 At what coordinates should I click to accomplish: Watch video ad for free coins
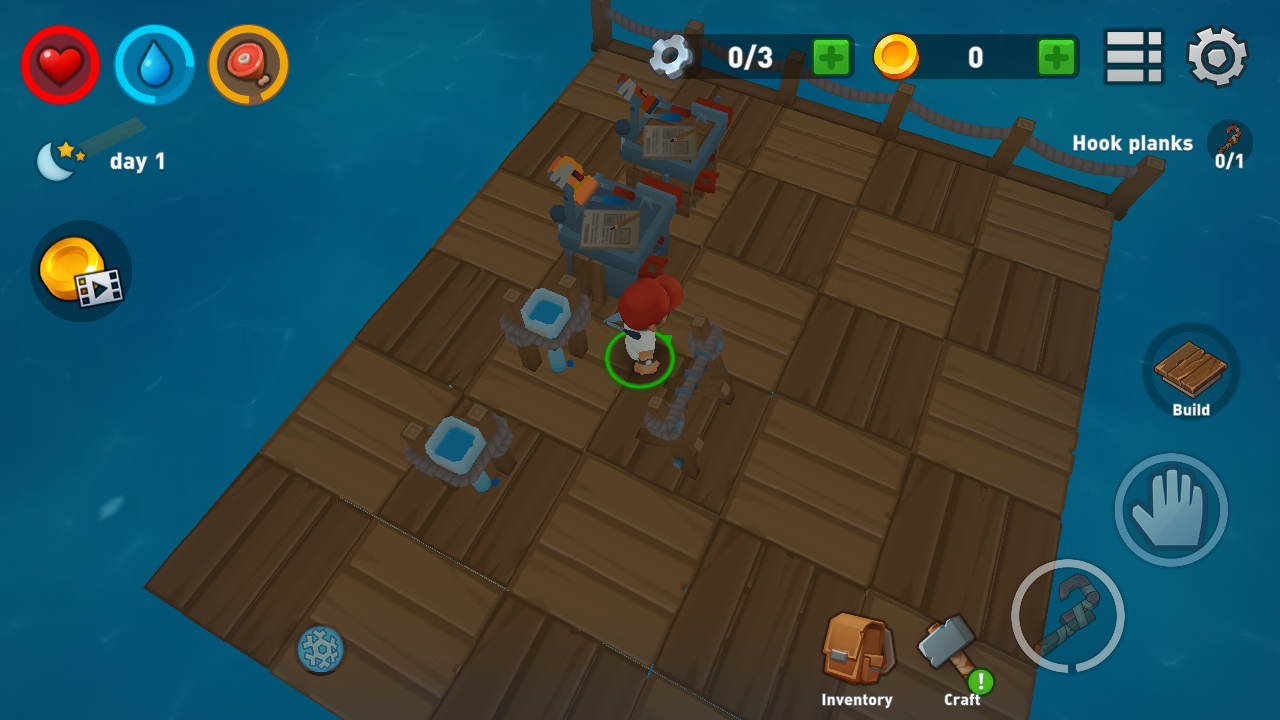(81, 272)
